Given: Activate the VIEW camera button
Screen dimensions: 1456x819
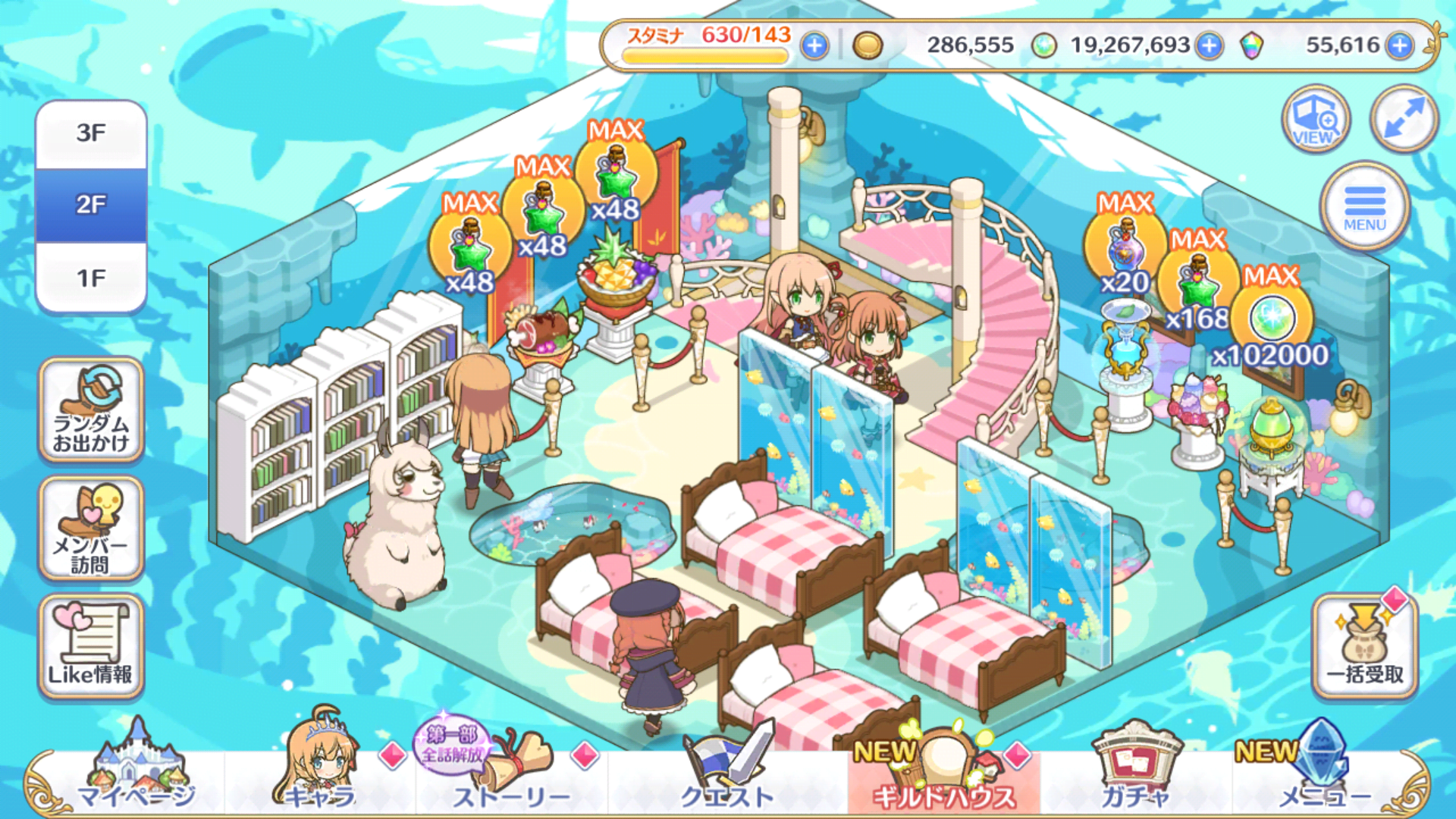Looking at the screenshot, I should (1316, 119).
